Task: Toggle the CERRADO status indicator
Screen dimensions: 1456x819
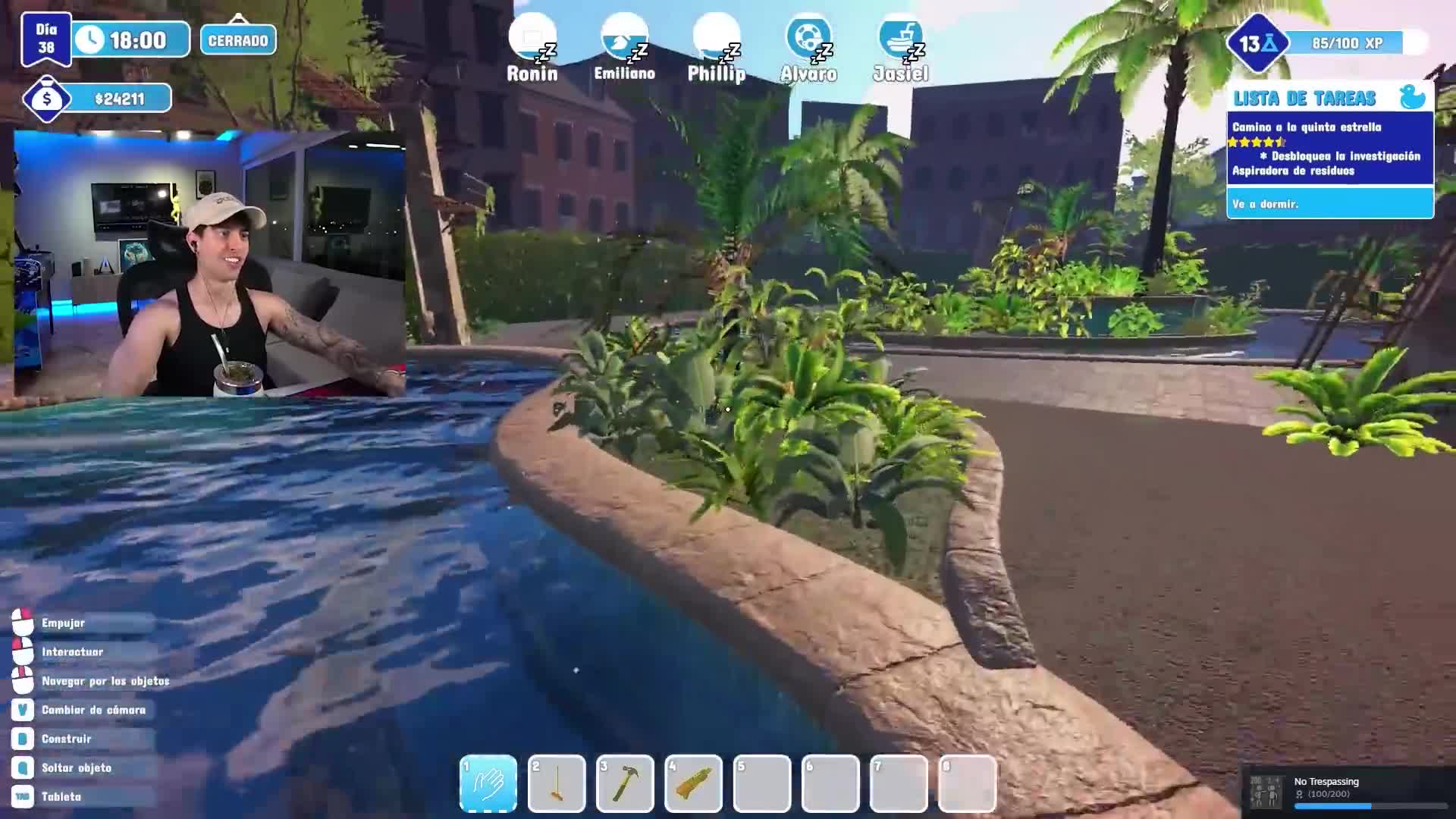Action: pos(237,40)
